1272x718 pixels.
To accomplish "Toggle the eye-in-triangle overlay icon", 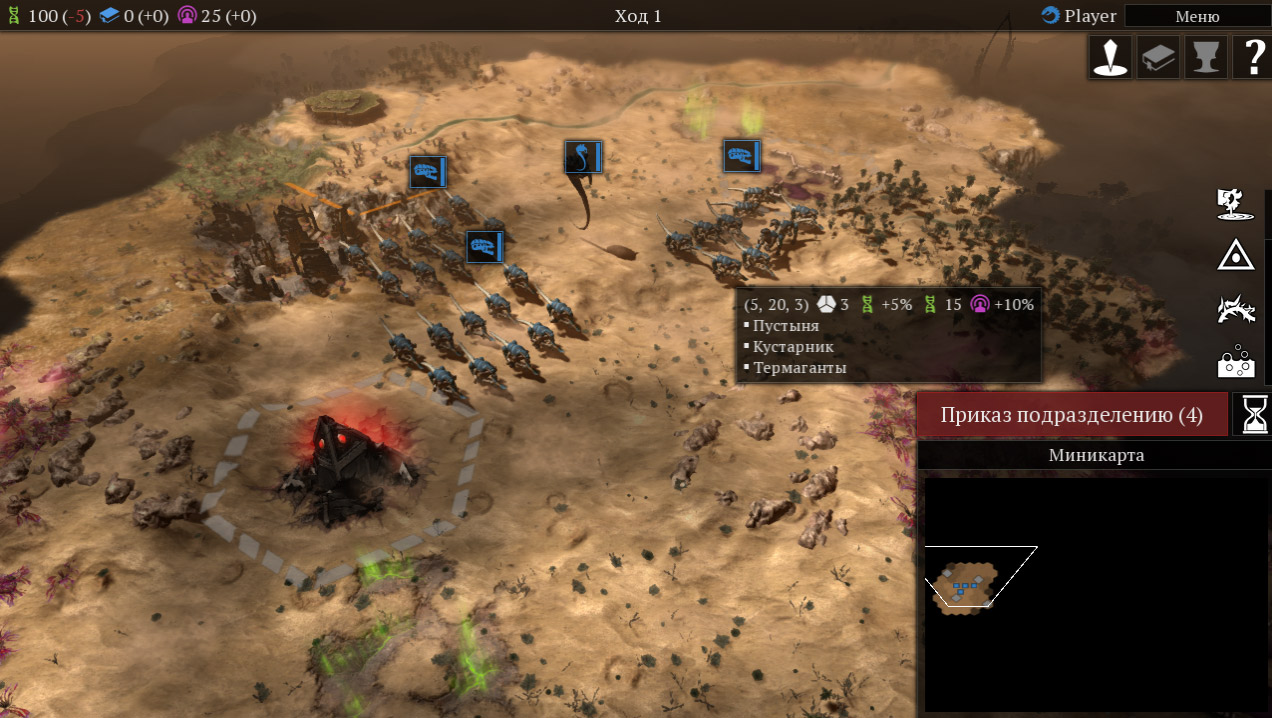I will point(1236,256).
